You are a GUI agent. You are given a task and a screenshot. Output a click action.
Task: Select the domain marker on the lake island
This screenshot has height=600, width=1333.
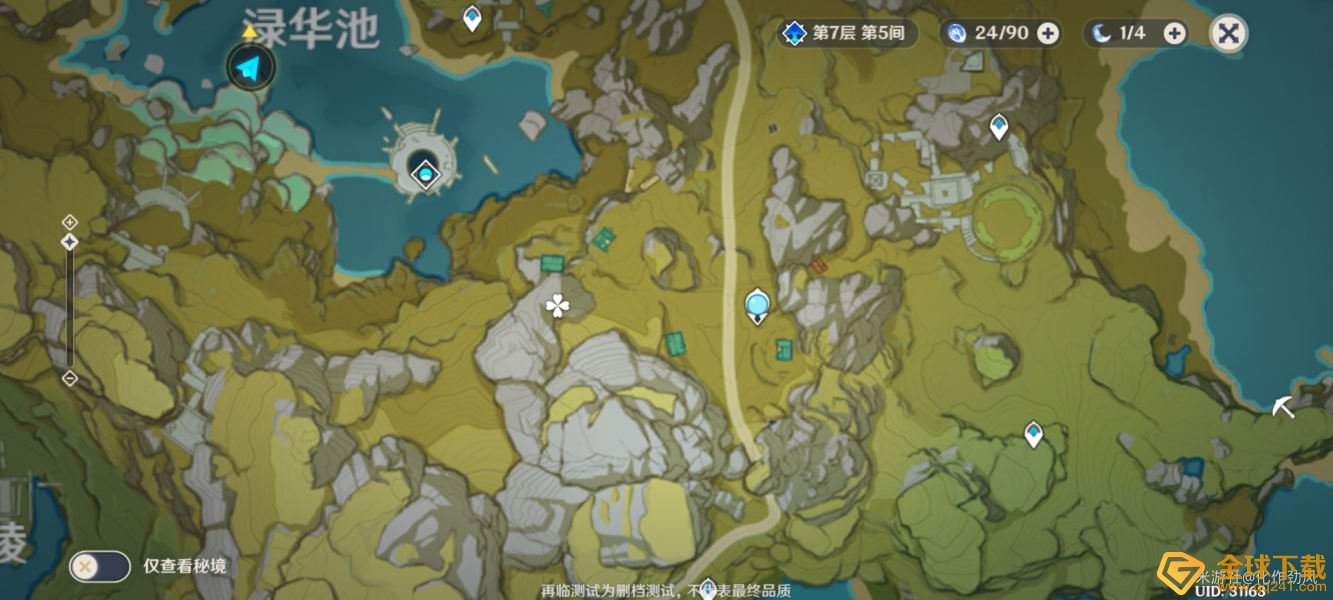point(427,174)
